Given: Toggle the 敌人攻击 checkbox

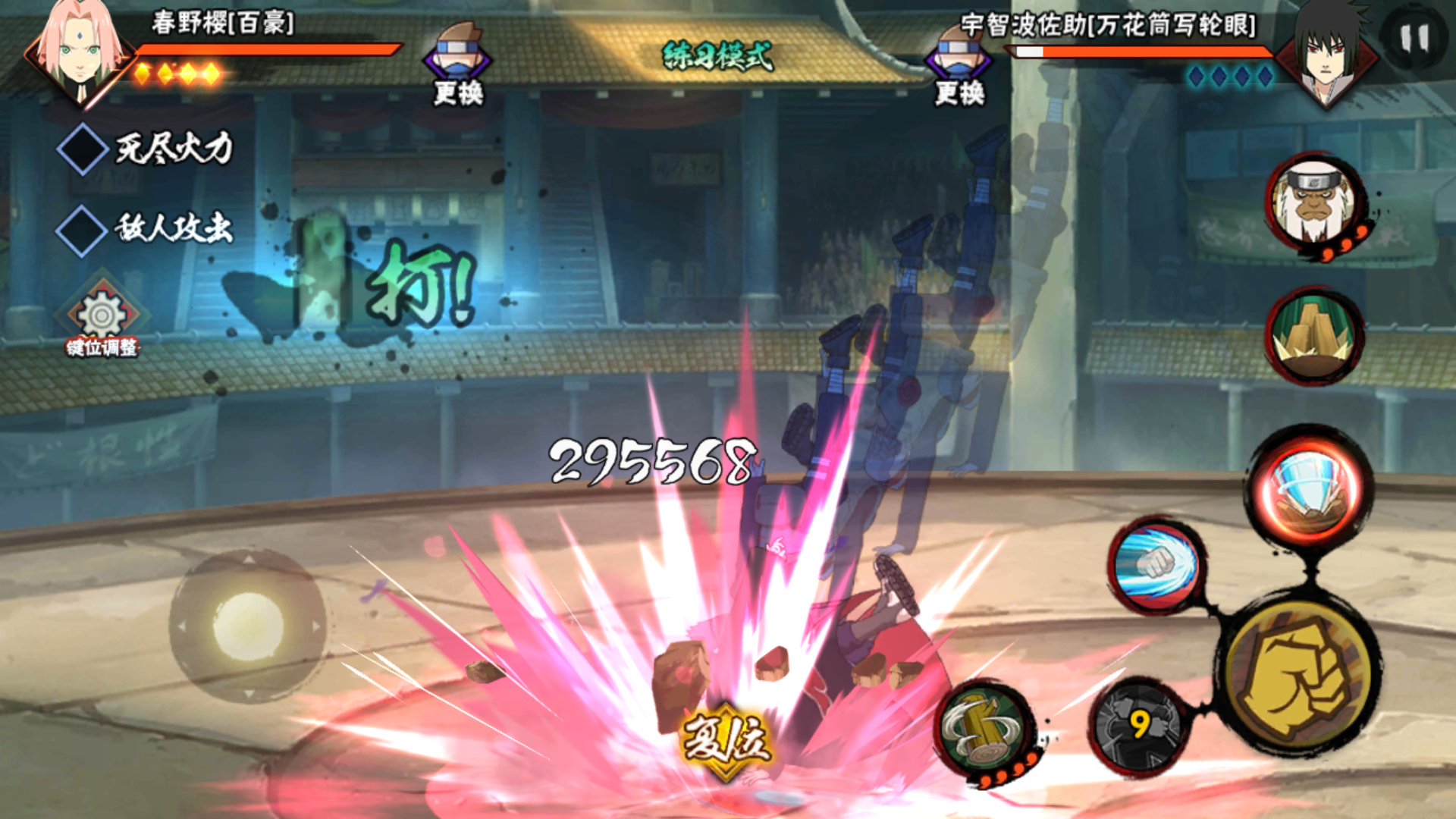Looking at the screenshot, I should [83, 230].
